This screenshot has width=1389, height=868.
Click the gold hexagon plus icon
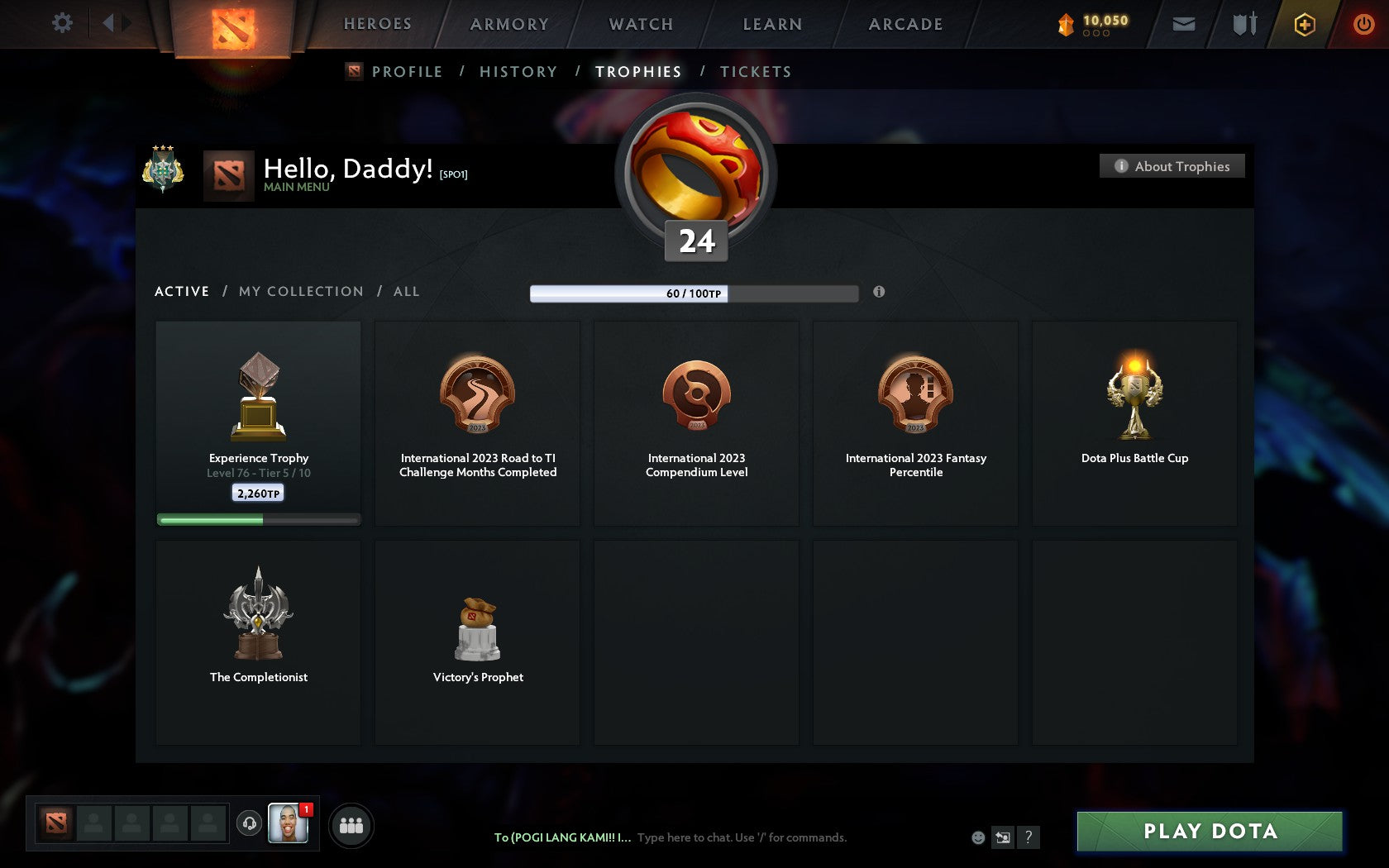[1305, 24]
